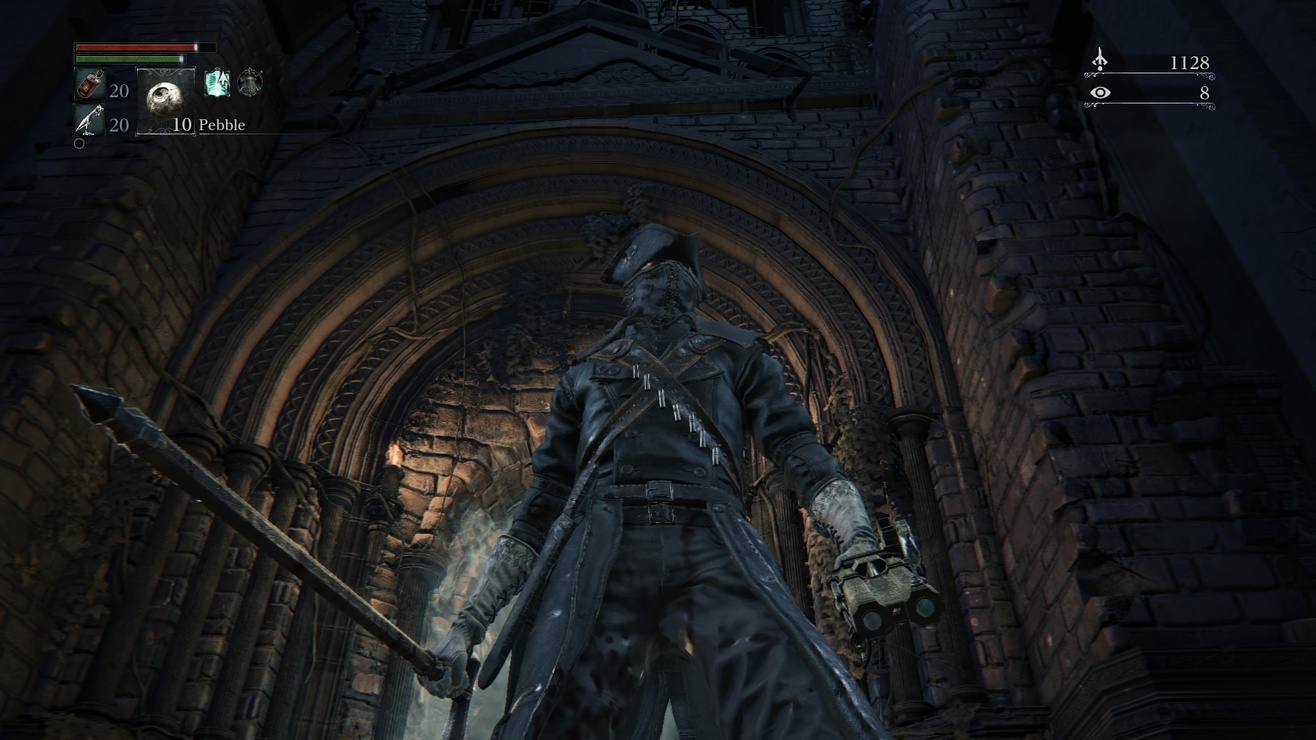
Task: Click the Insight eye icon
Action: tap(1100, 93)
